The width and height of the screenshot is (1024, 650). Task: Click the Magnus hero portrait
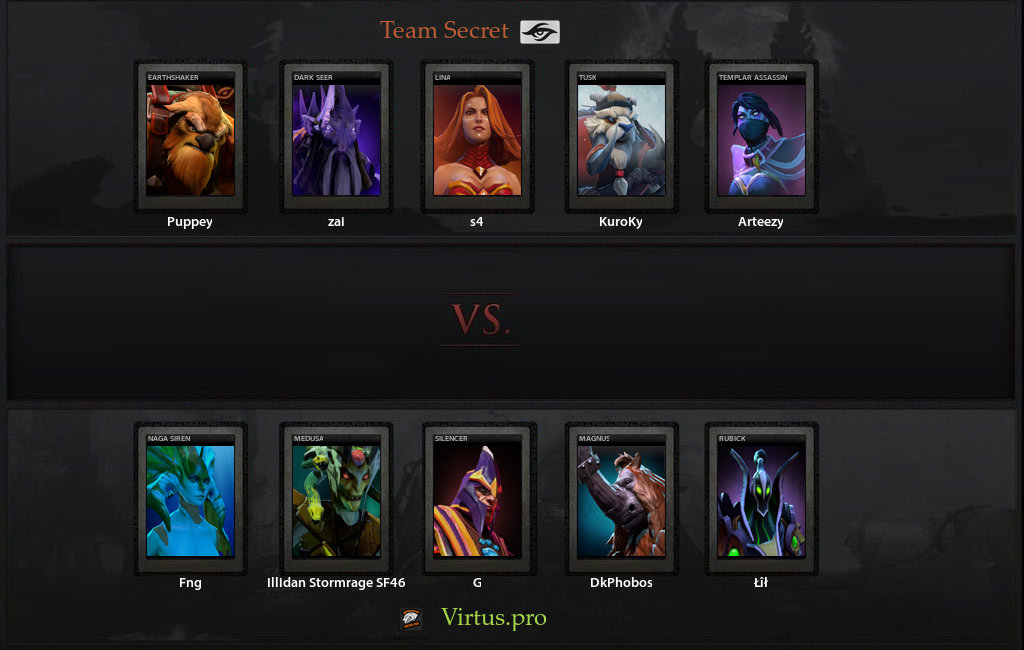click(x=621, y=499)
